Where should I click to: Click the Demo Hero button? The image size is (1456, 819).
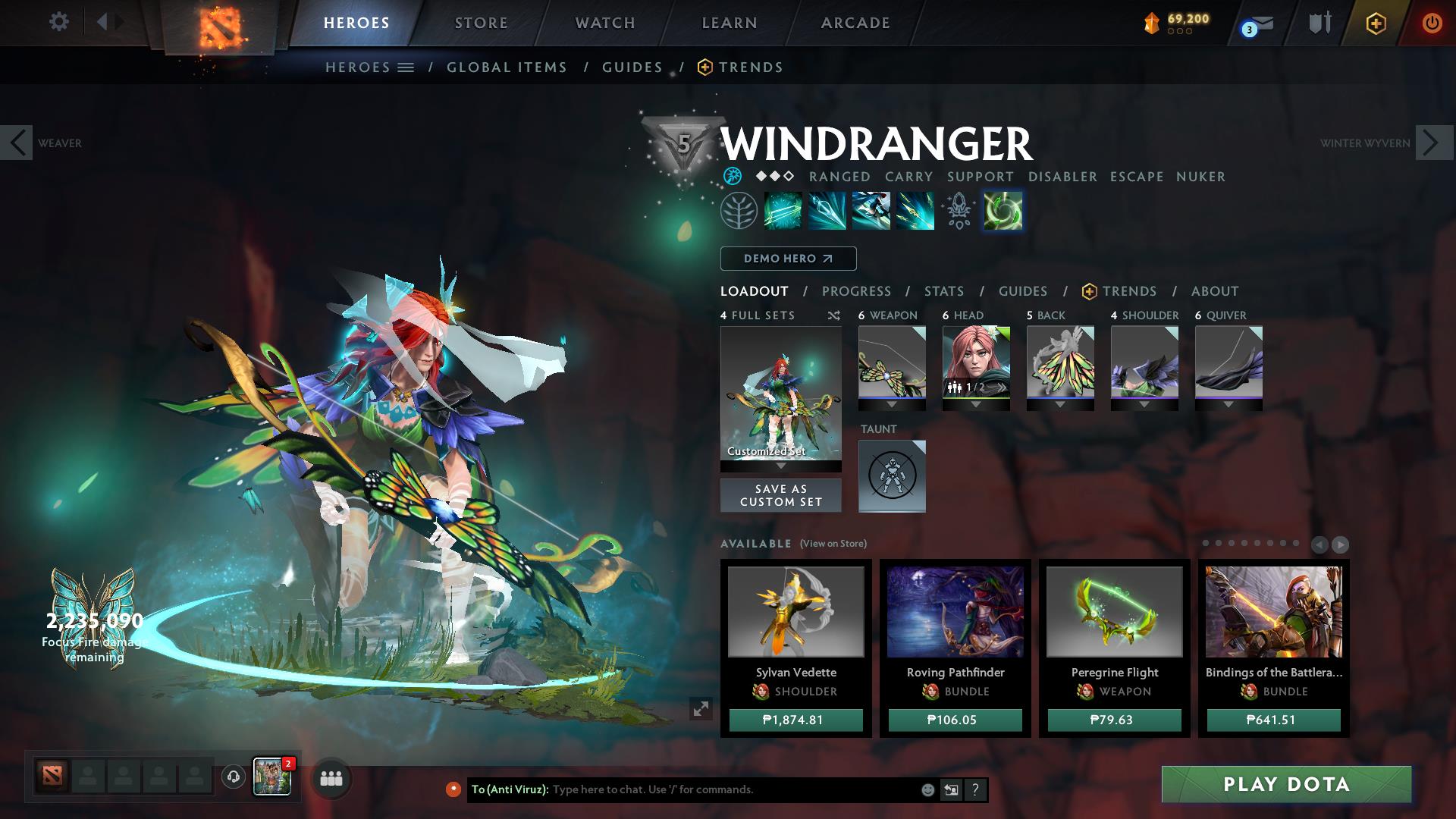pos(788,259)
